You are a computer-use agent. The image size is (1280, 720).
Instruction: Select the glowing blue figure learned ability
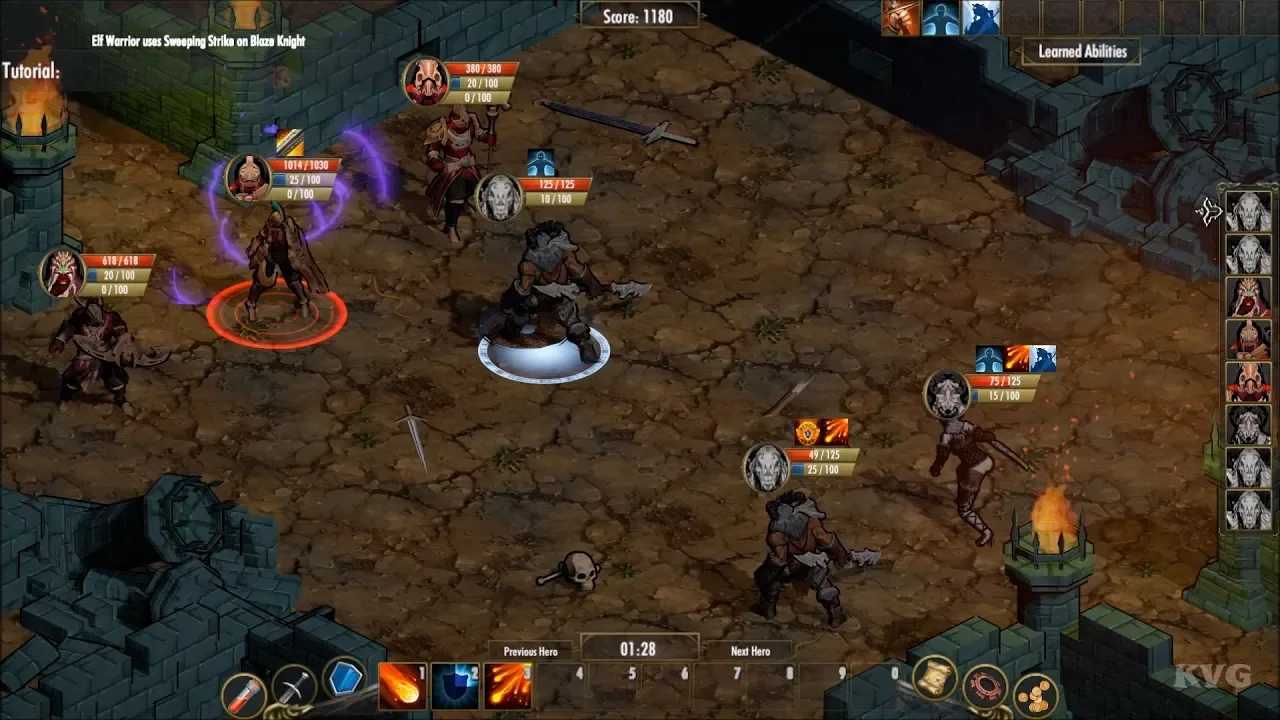[941, 18]
